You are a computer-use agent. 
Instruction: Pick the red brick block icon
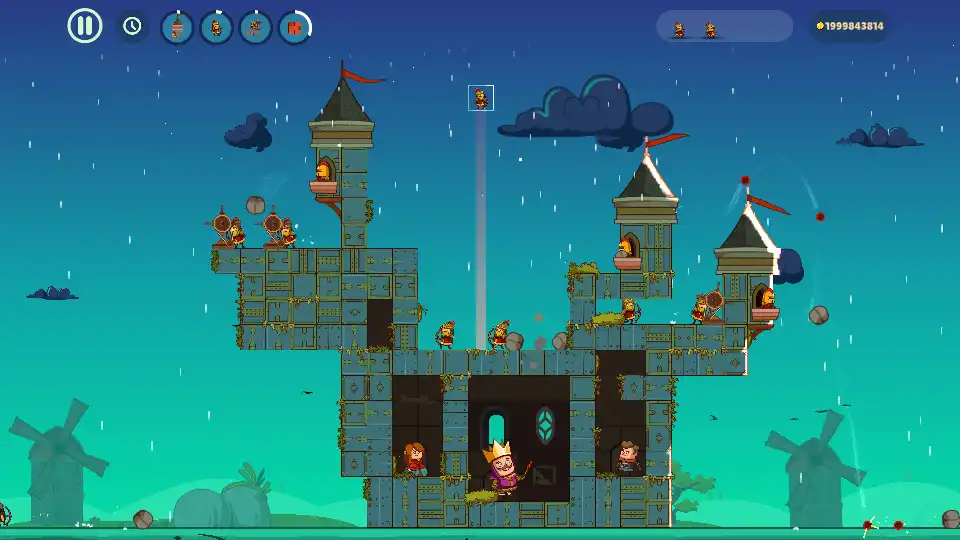pyautogui.click(x=294, y=27)
